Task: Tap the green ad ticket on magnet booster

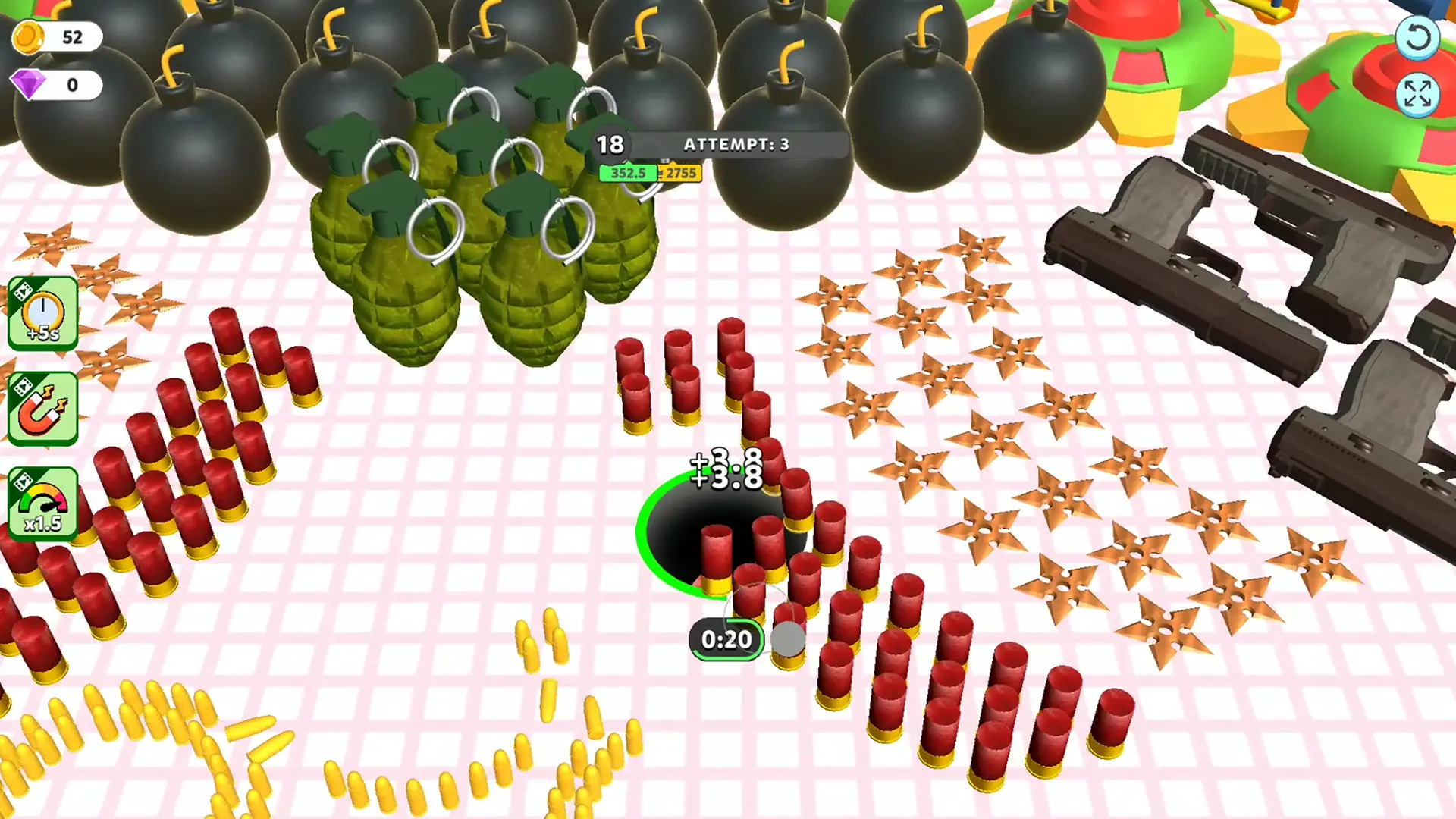Action: pos(25,387)
